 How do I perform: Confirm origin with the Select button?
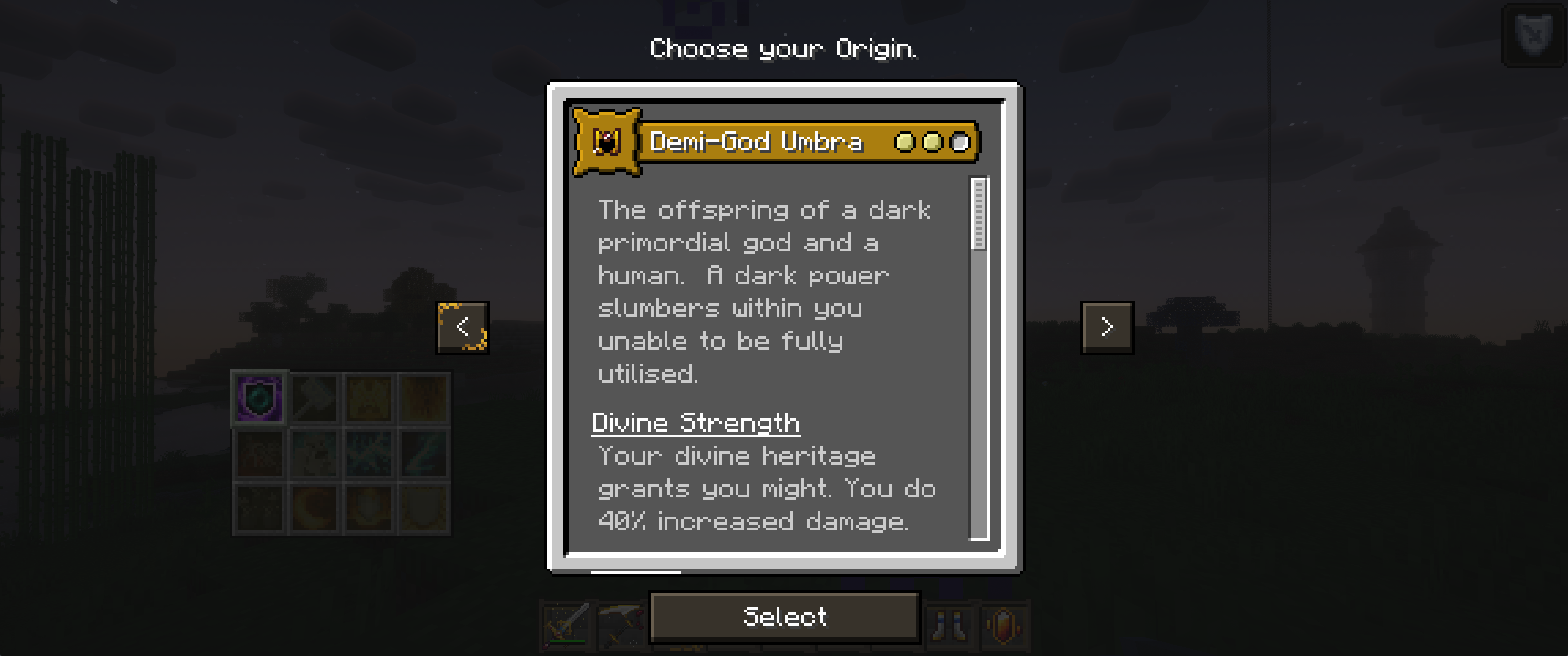[x=784, y=617]
